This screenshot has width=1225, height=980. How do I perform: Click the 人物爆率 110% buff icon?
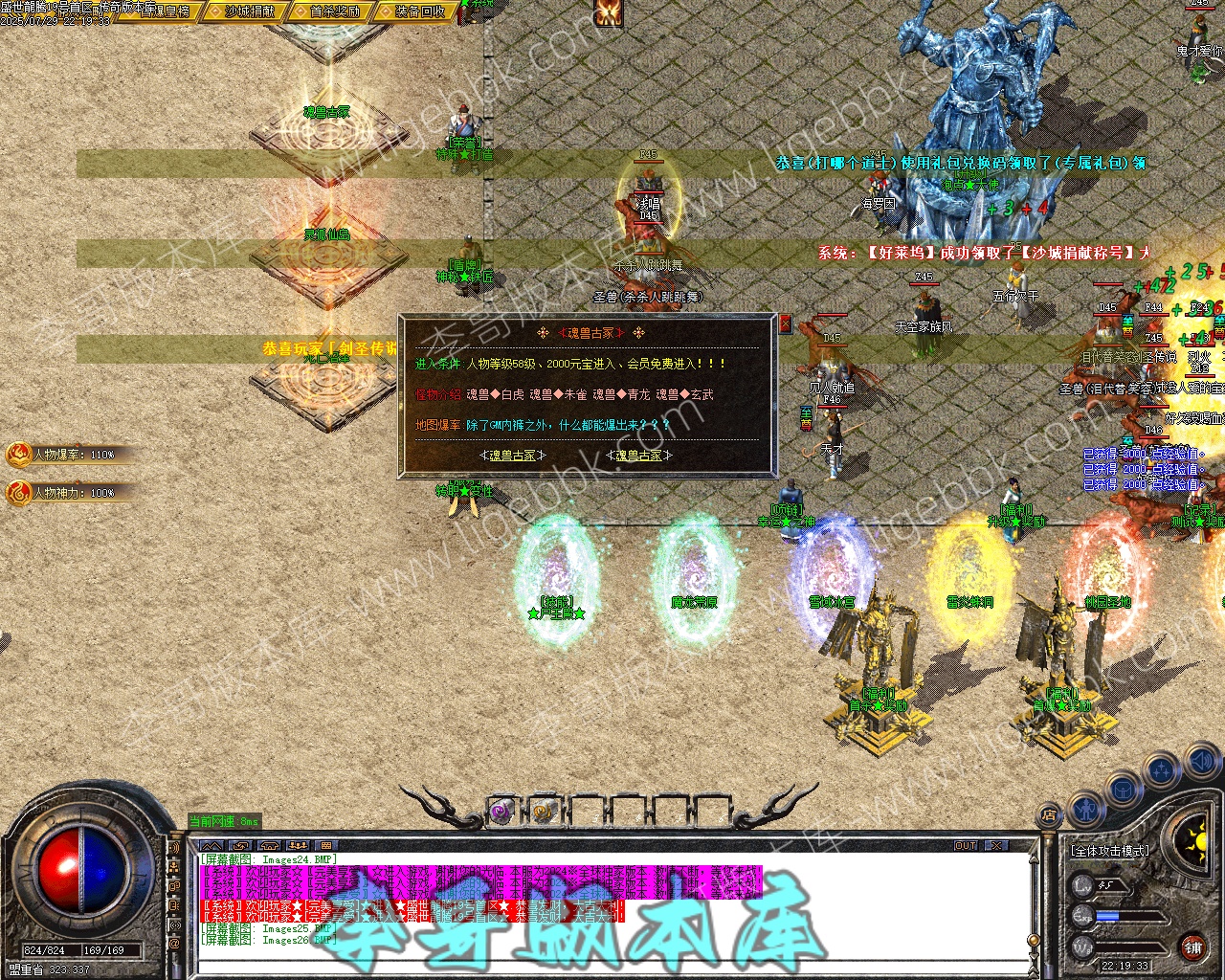pos(19,455)
